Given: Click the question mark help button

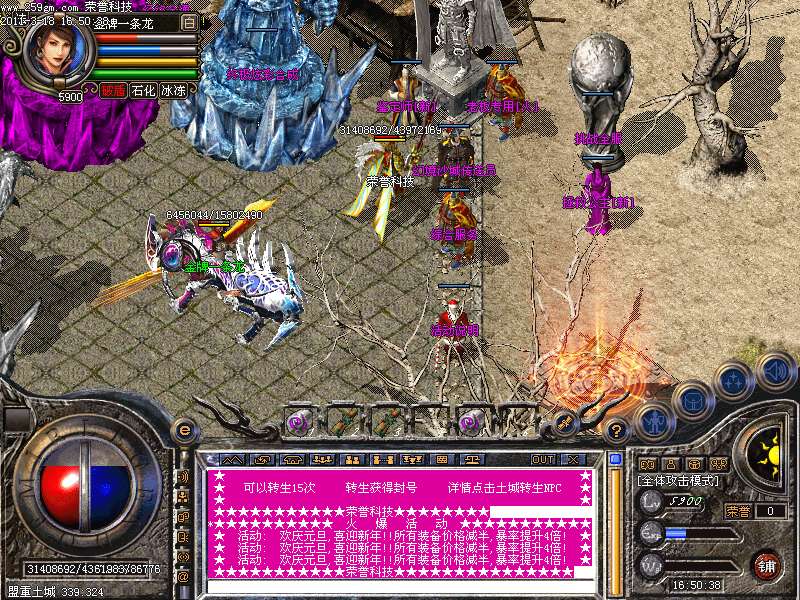Looking at the screenshot, I should pos(616,431).
